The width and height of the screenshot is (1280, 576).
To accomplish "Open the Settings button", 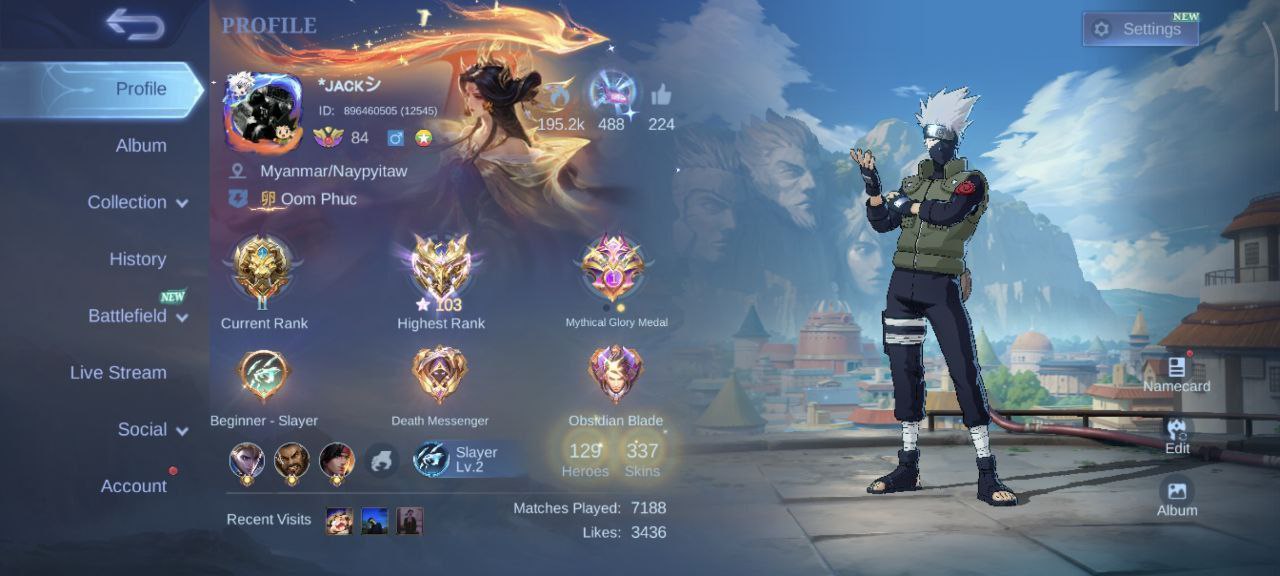I will tap(1140, 29).
